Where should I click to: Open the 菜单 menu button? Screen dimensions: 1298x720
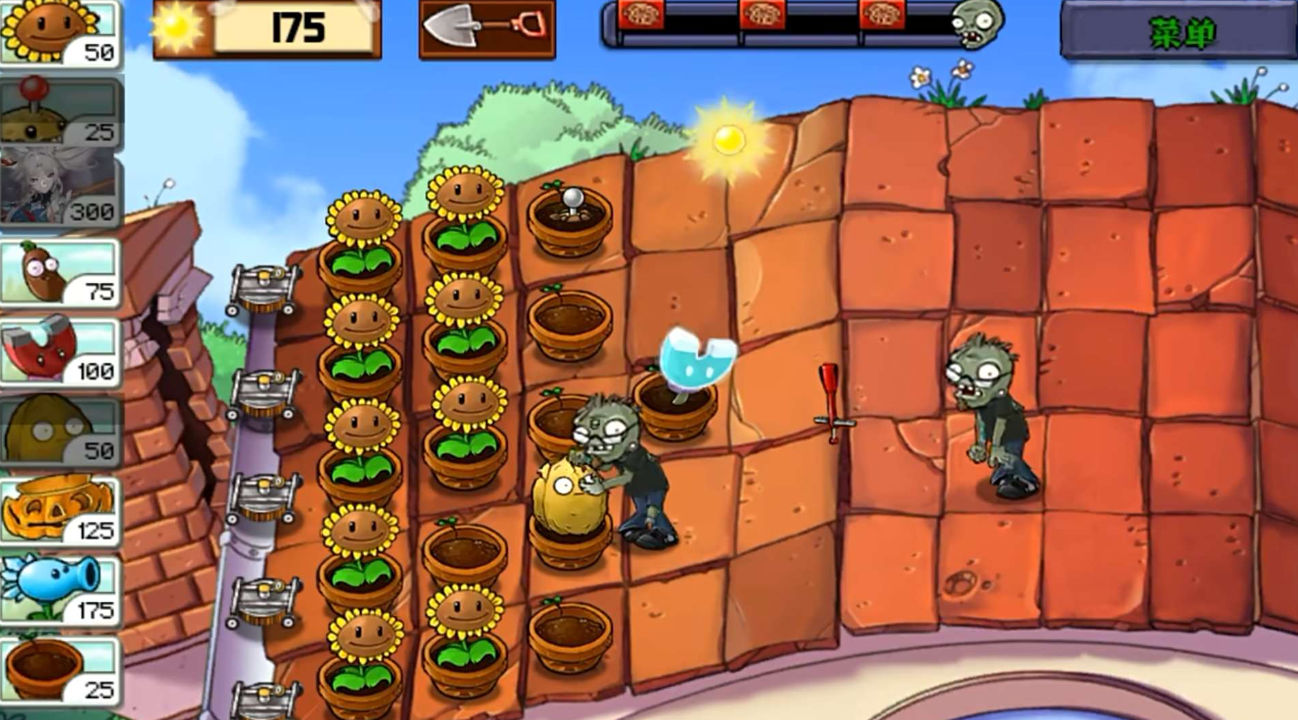click(1182, 33)
